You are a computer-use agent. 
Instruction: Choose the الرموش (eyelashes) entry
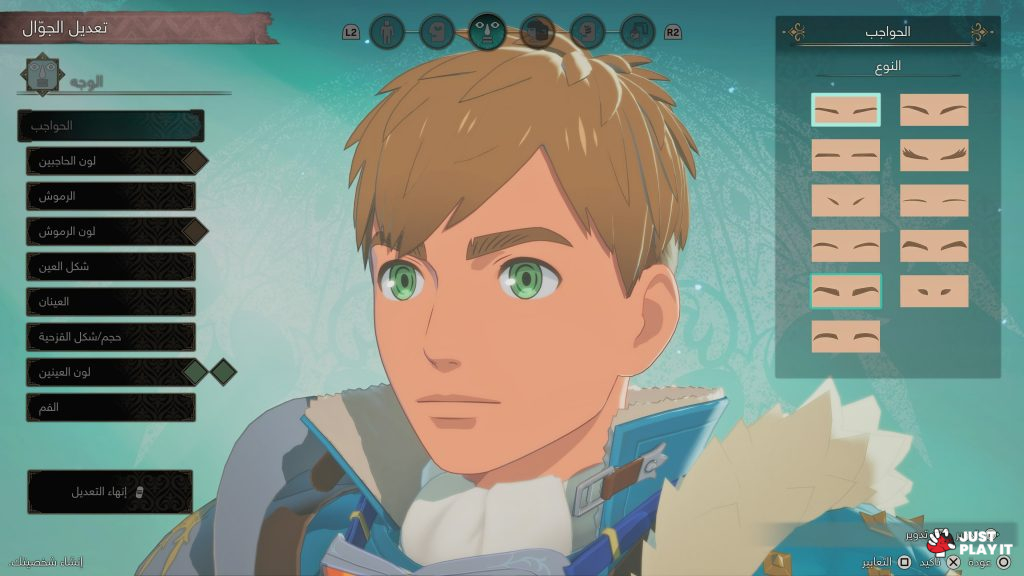110,196
